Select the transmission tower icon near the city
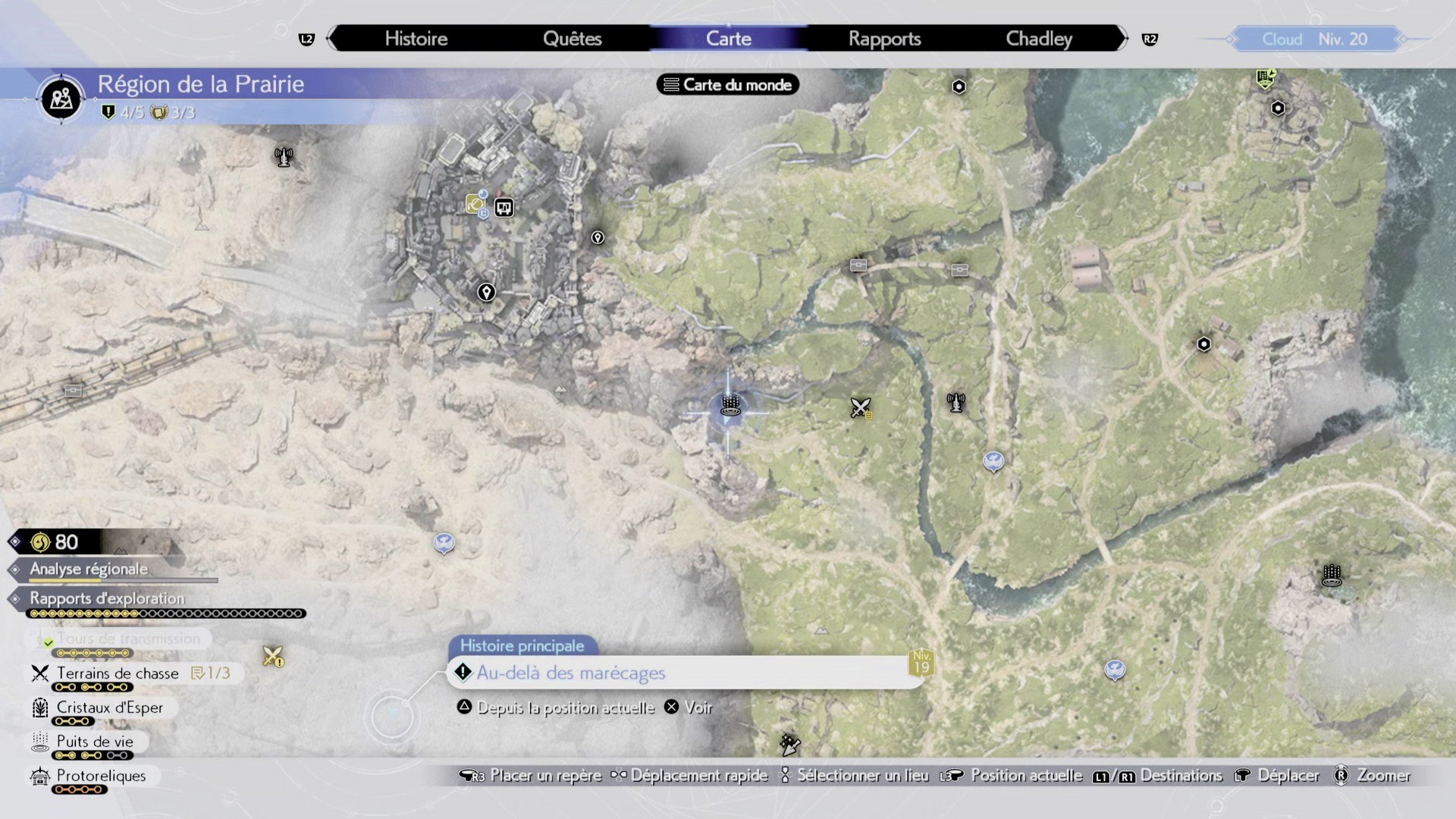This screenshot has width=1456, height=819. (x=284, y=156)
